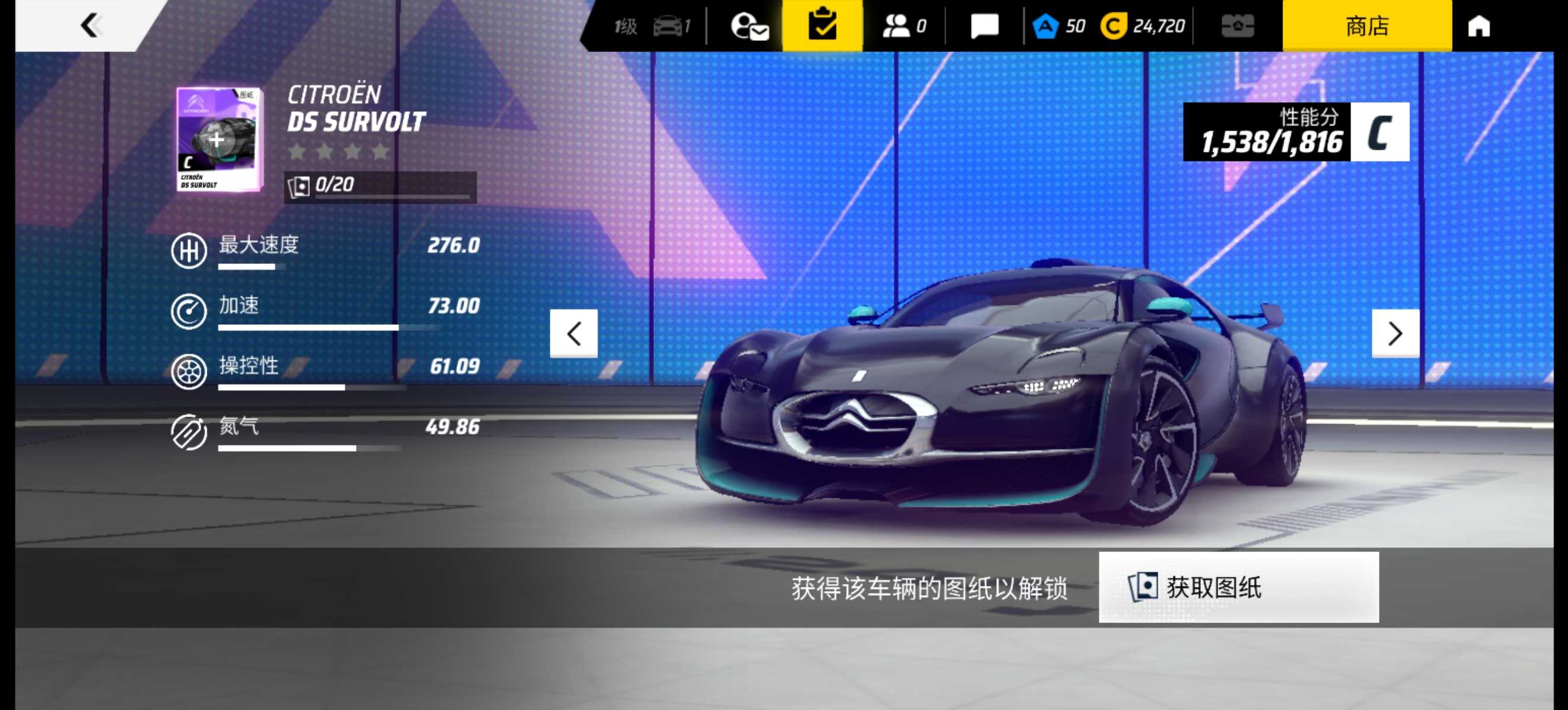Open the friends list icon
The height and width of the screenshot is (710, 1568).
point(903,26)
